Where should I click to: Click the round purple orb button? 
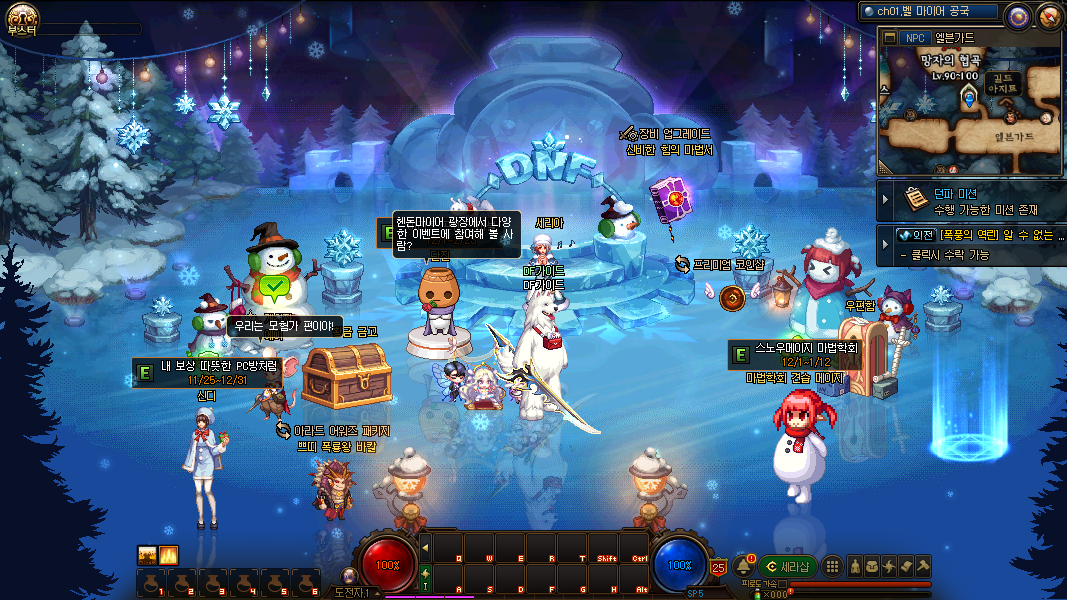(x=1018, y=15)
